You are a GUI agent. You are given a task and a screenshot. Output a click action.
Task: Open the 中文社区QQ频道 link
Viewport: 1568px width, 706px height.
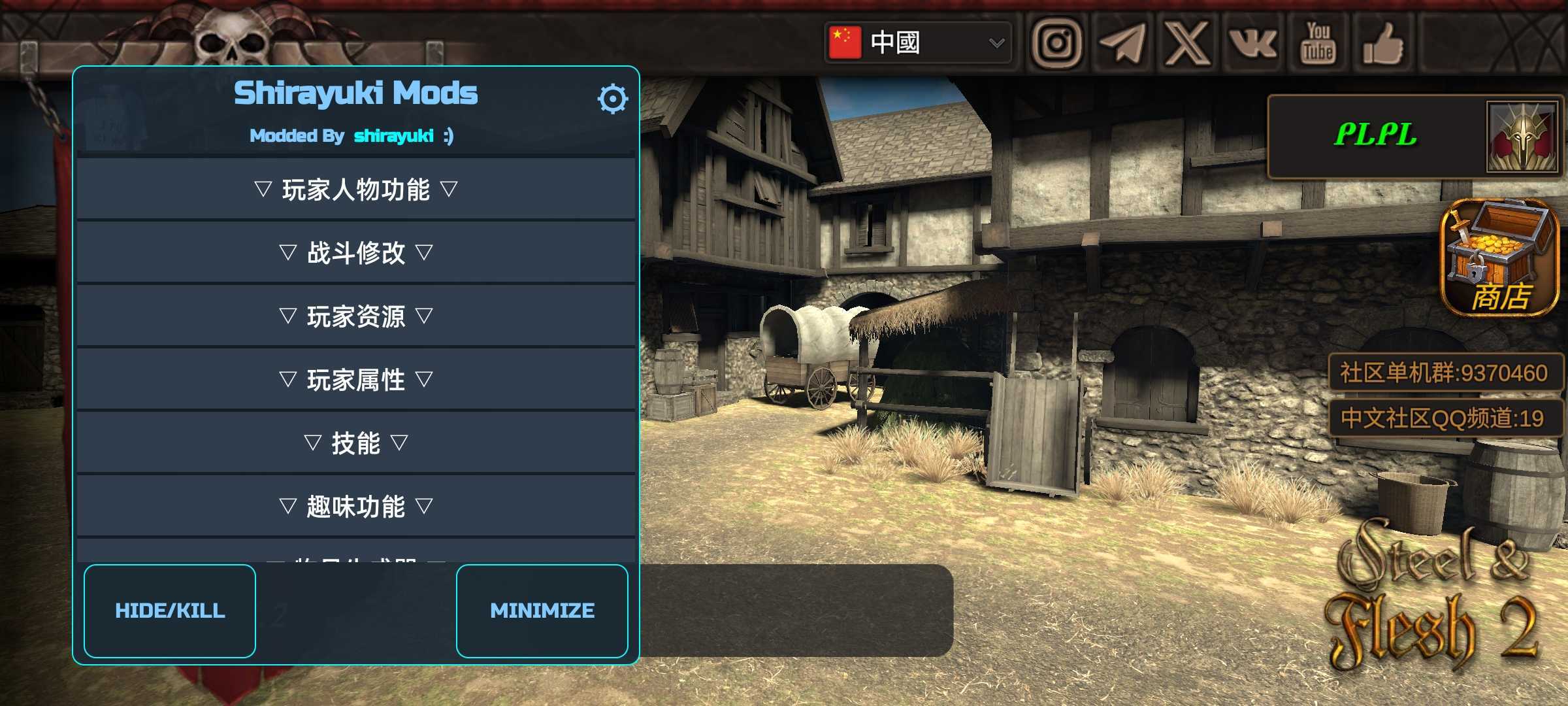point(1444,418)
